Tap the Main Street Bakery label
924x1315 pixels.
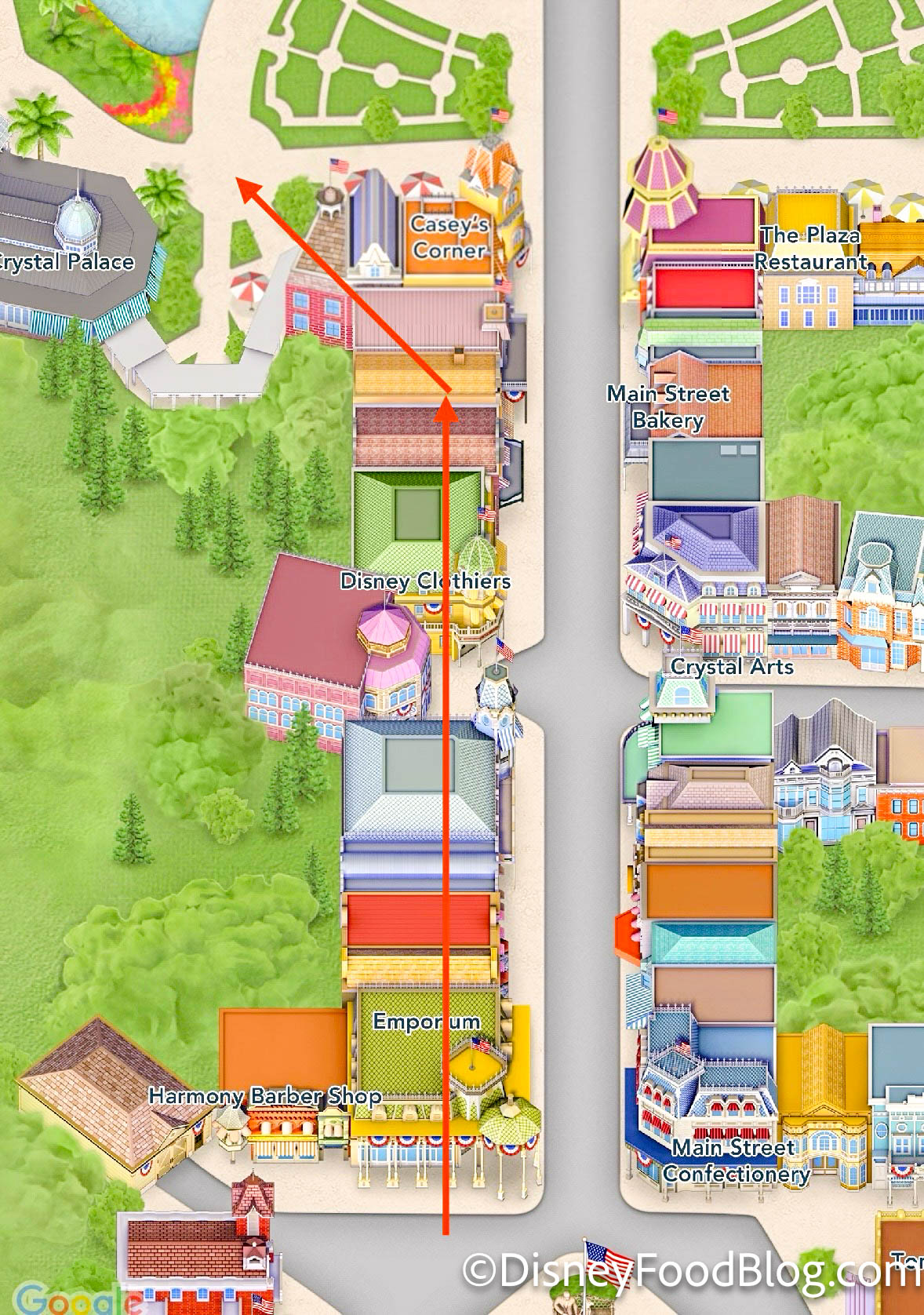pyautogui.click(x=668, y=406)
